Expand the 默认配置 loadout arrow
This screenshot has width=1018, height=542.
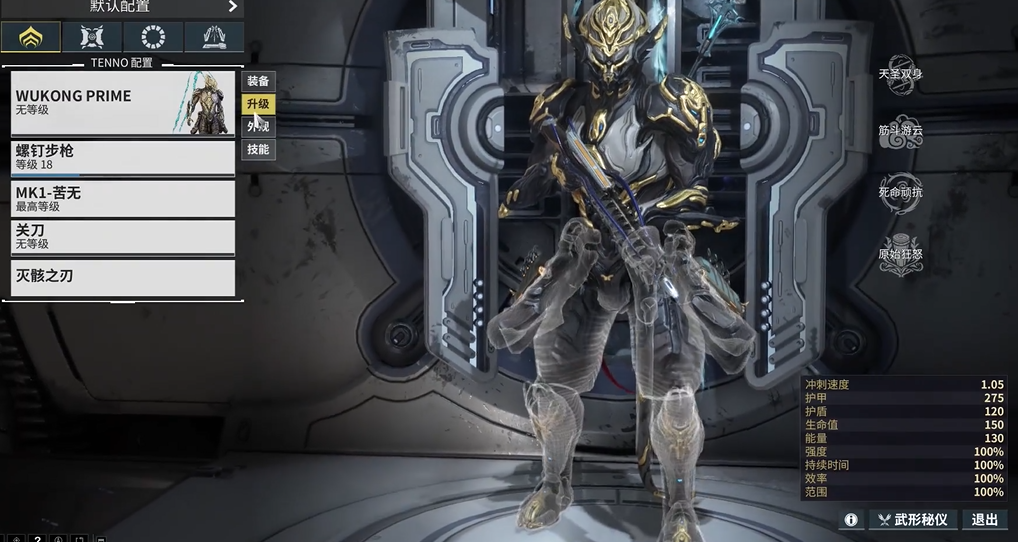(x=233, y=7)
